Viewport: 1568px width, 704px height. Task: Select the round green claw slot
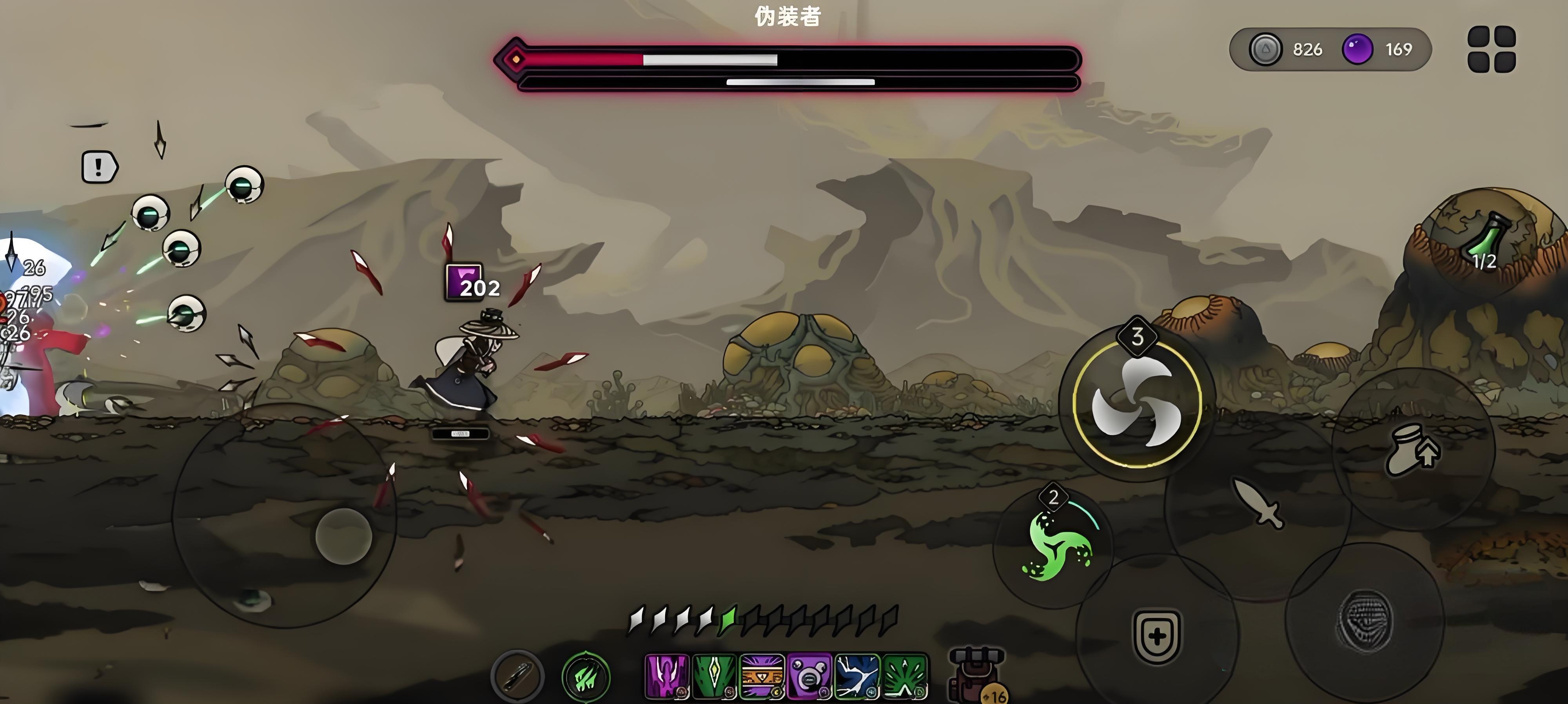coord(586,676)
